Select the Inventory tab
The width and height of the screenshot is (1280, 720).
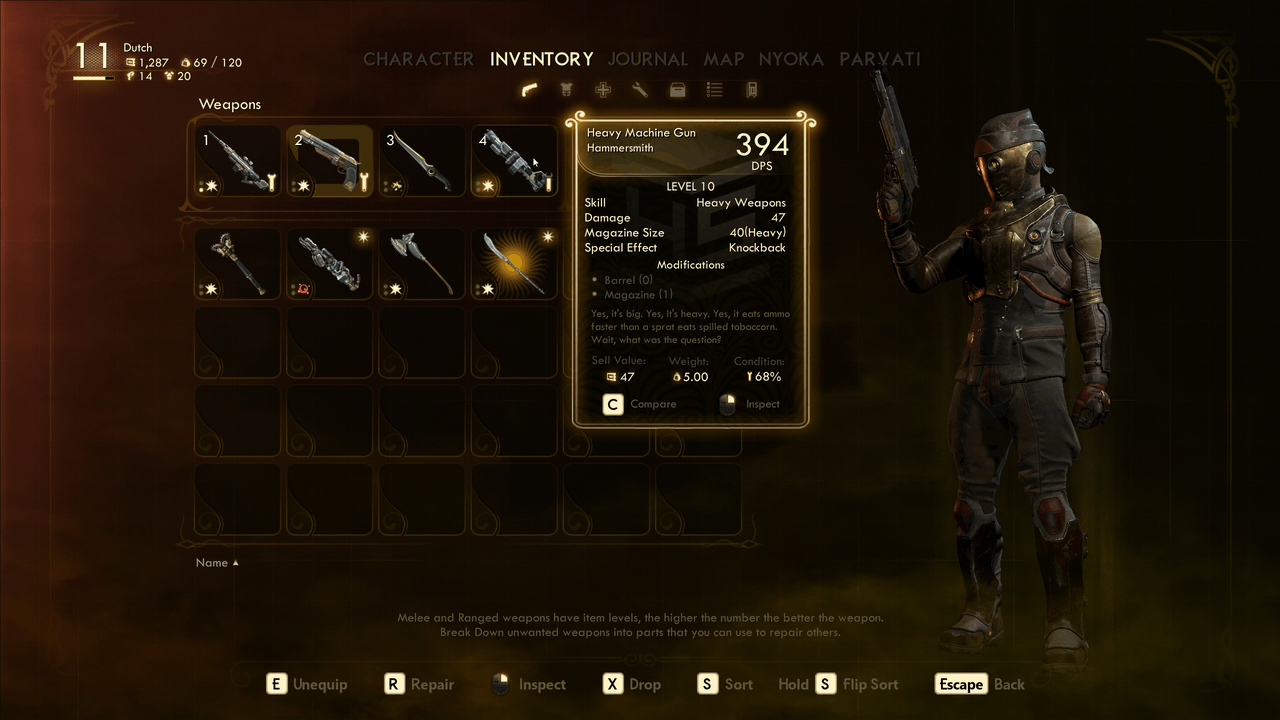pyautogui.click(x=541, y=59)
